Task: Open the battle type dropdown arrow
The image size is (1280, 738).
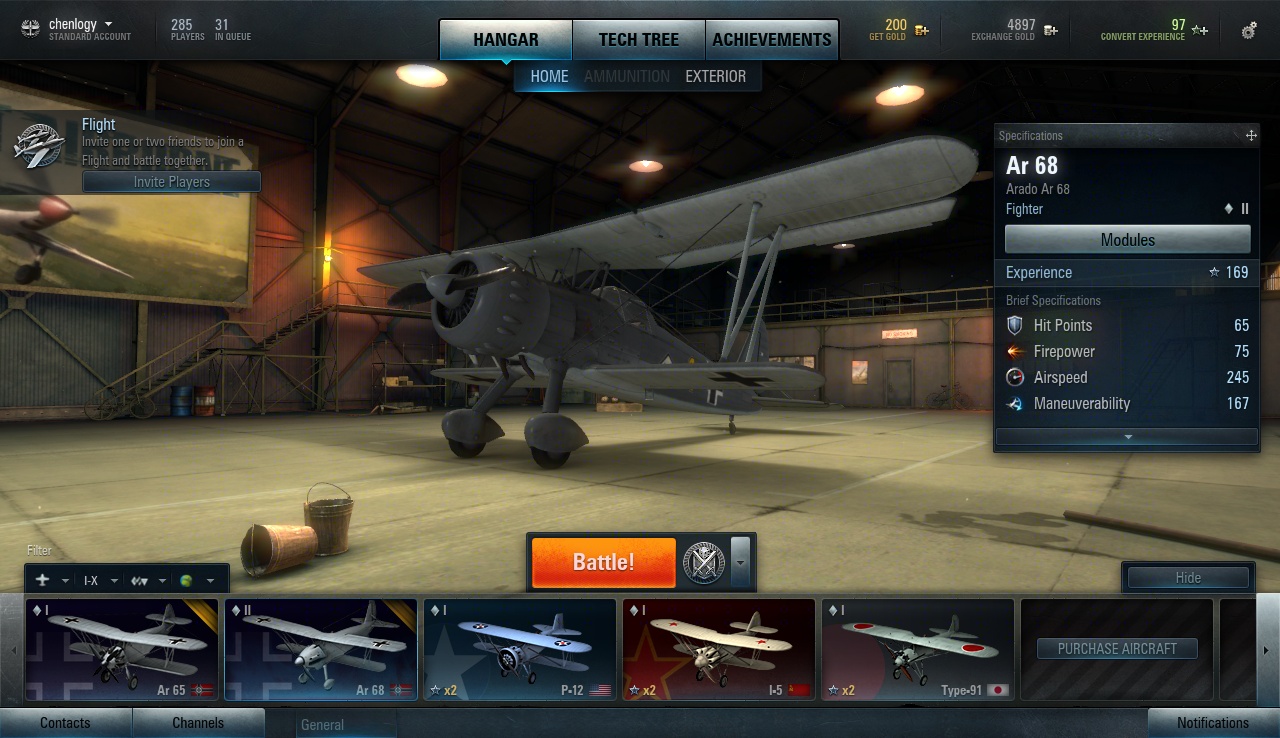Action: click(x=740, y=562)
